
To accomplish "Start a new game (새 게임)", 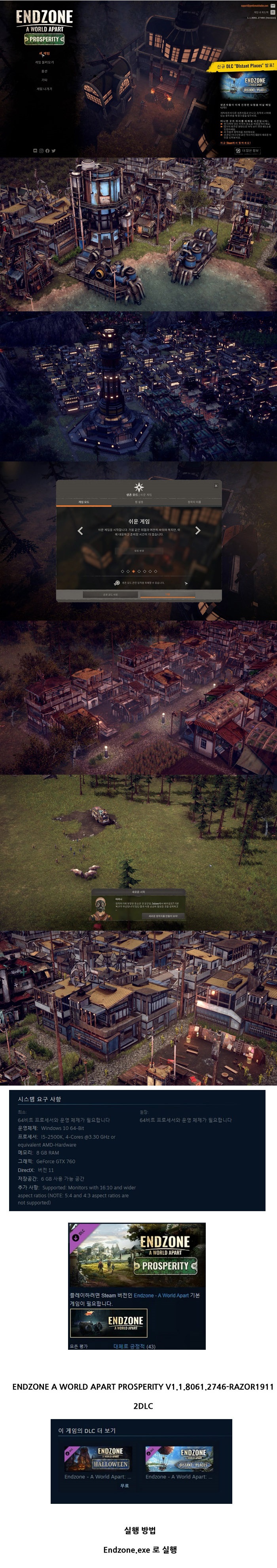I will click(x=44, y=53).
